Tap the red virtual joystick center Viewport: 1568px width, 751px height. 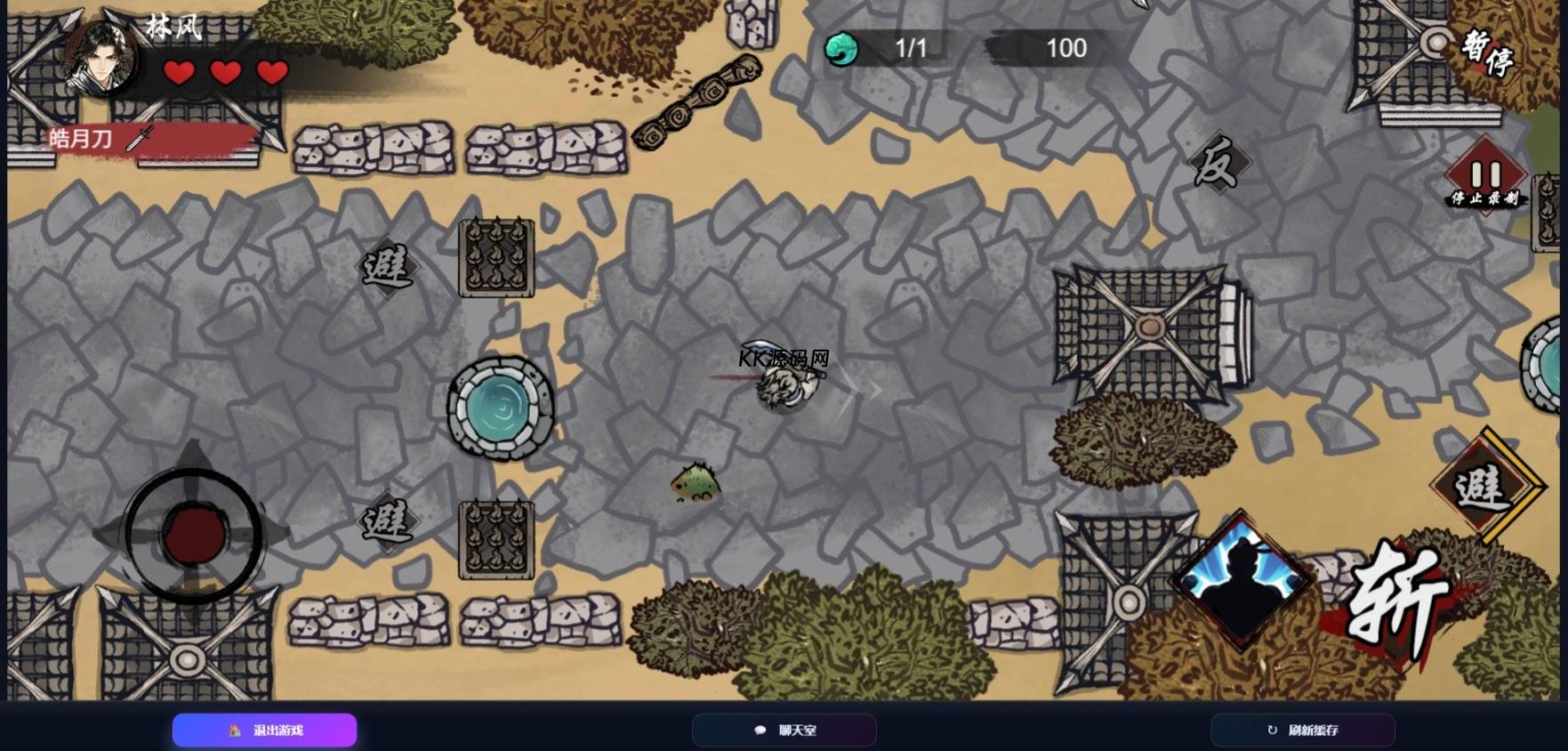click(193, 534)
